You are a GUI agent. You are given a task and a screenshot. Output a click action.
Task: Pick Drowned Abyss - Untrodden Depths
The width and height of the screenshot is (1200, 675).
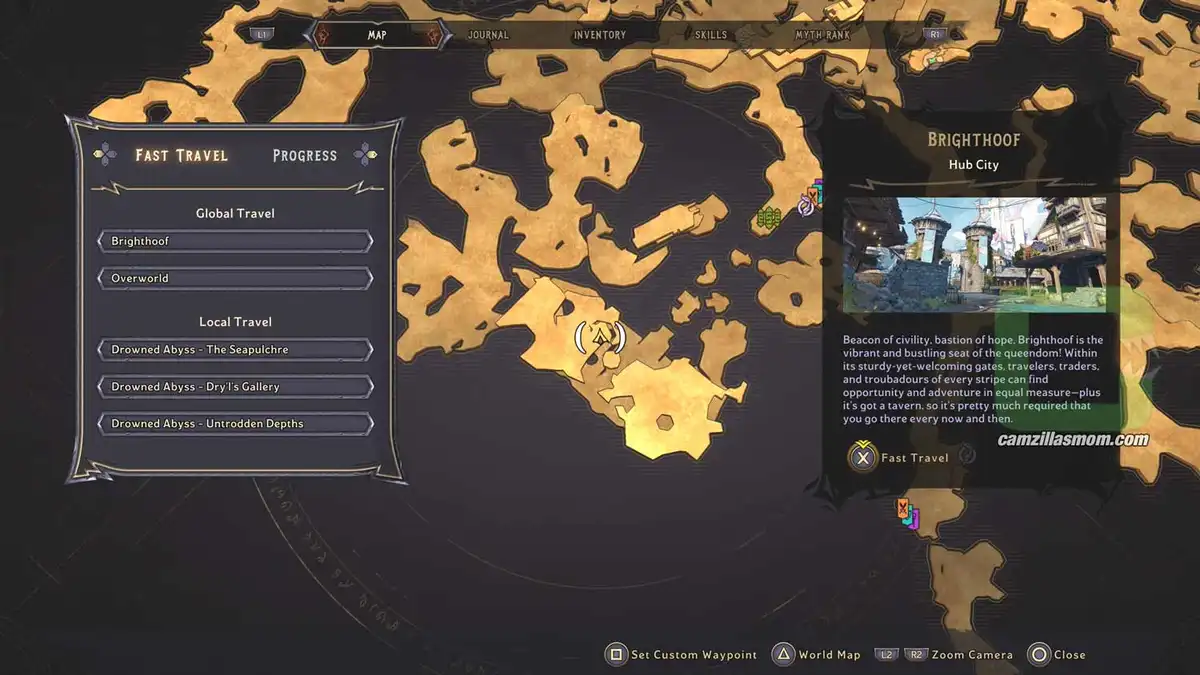[235, 424]
